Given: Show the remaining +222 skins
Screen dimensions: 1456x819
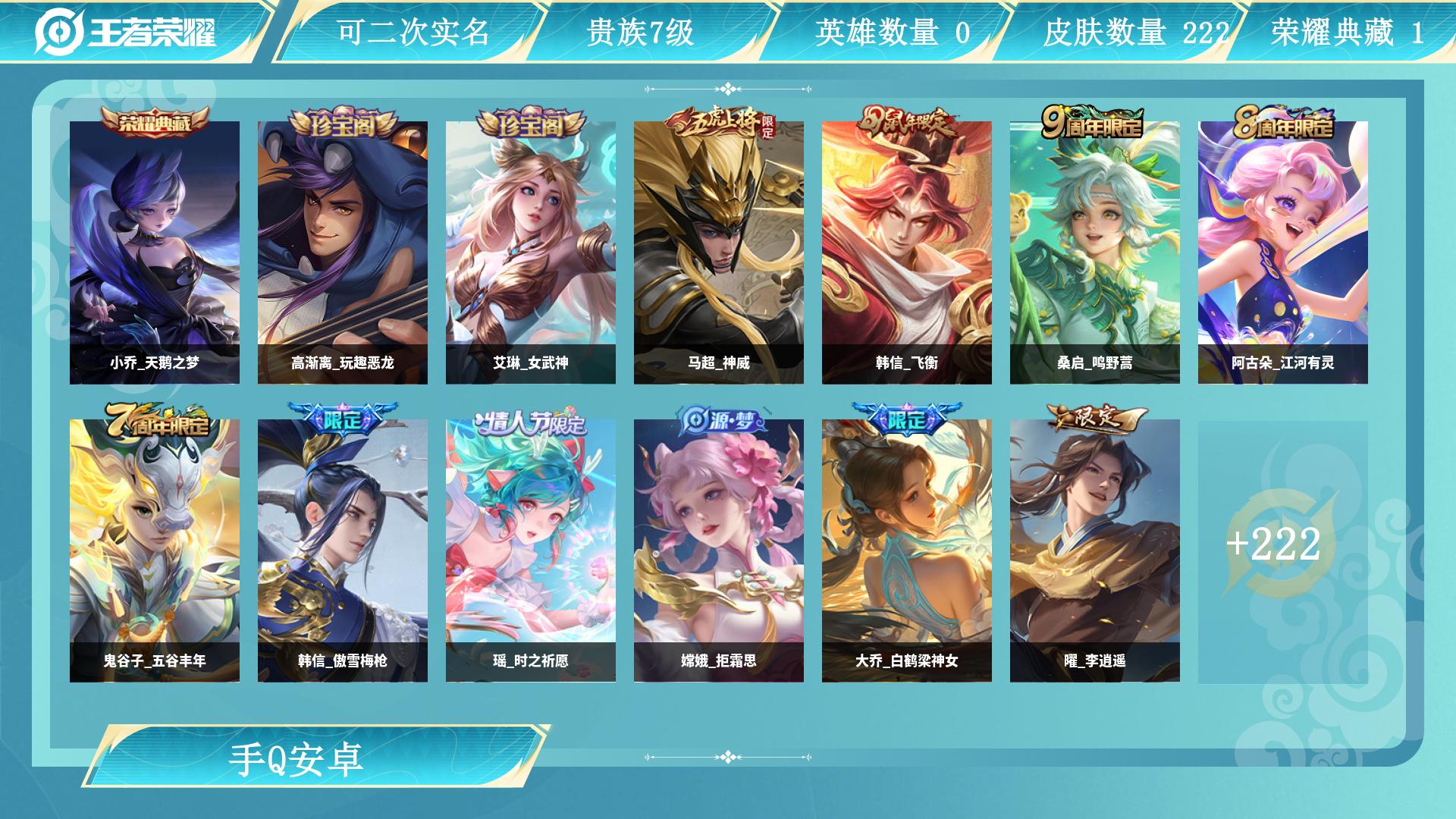Looking at the screenshot, I should pyautogui.click(x=1274, y=544).
